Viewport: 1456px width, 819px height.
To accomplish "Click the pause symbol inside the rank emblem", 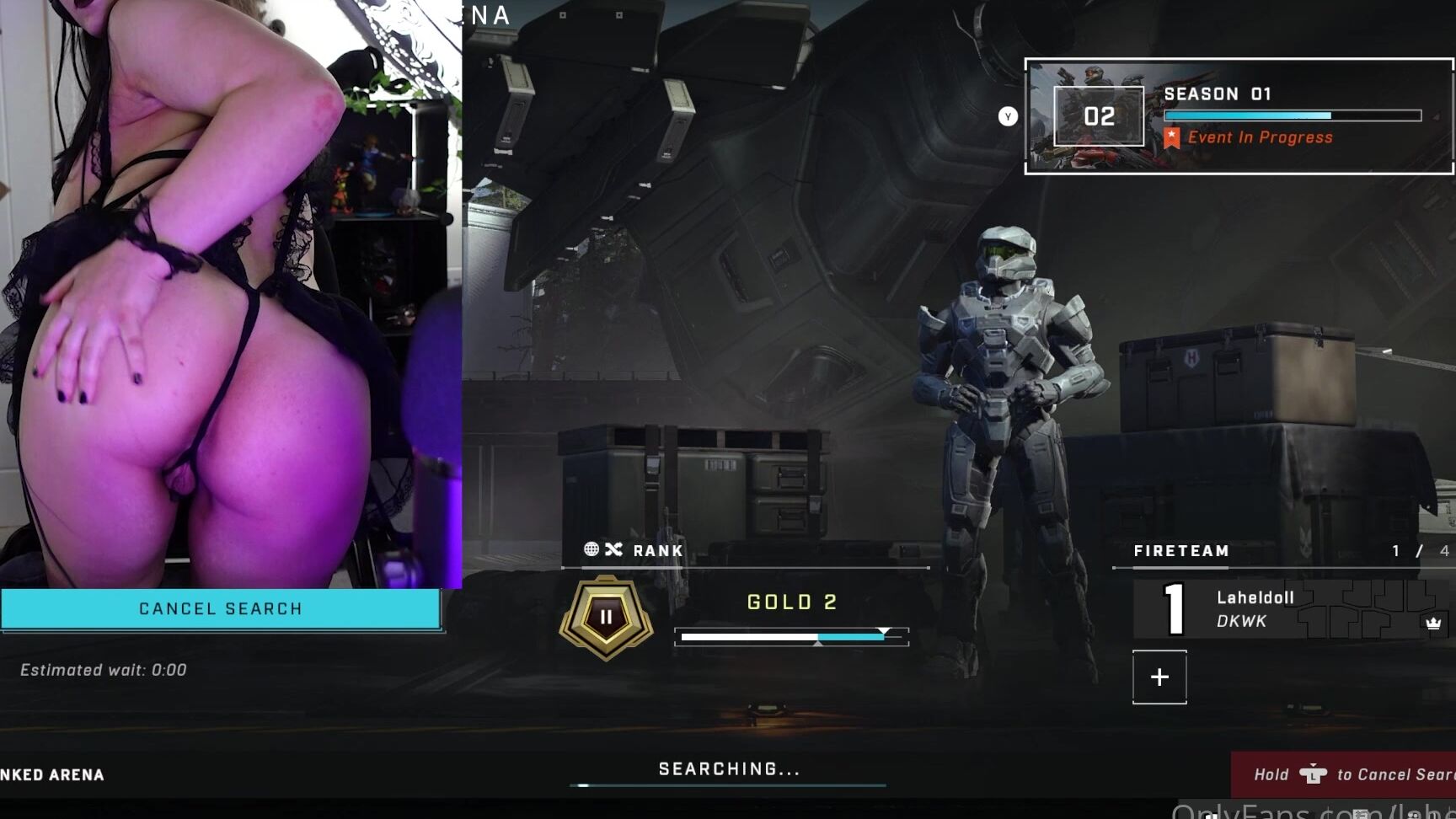I will point(605,614).
